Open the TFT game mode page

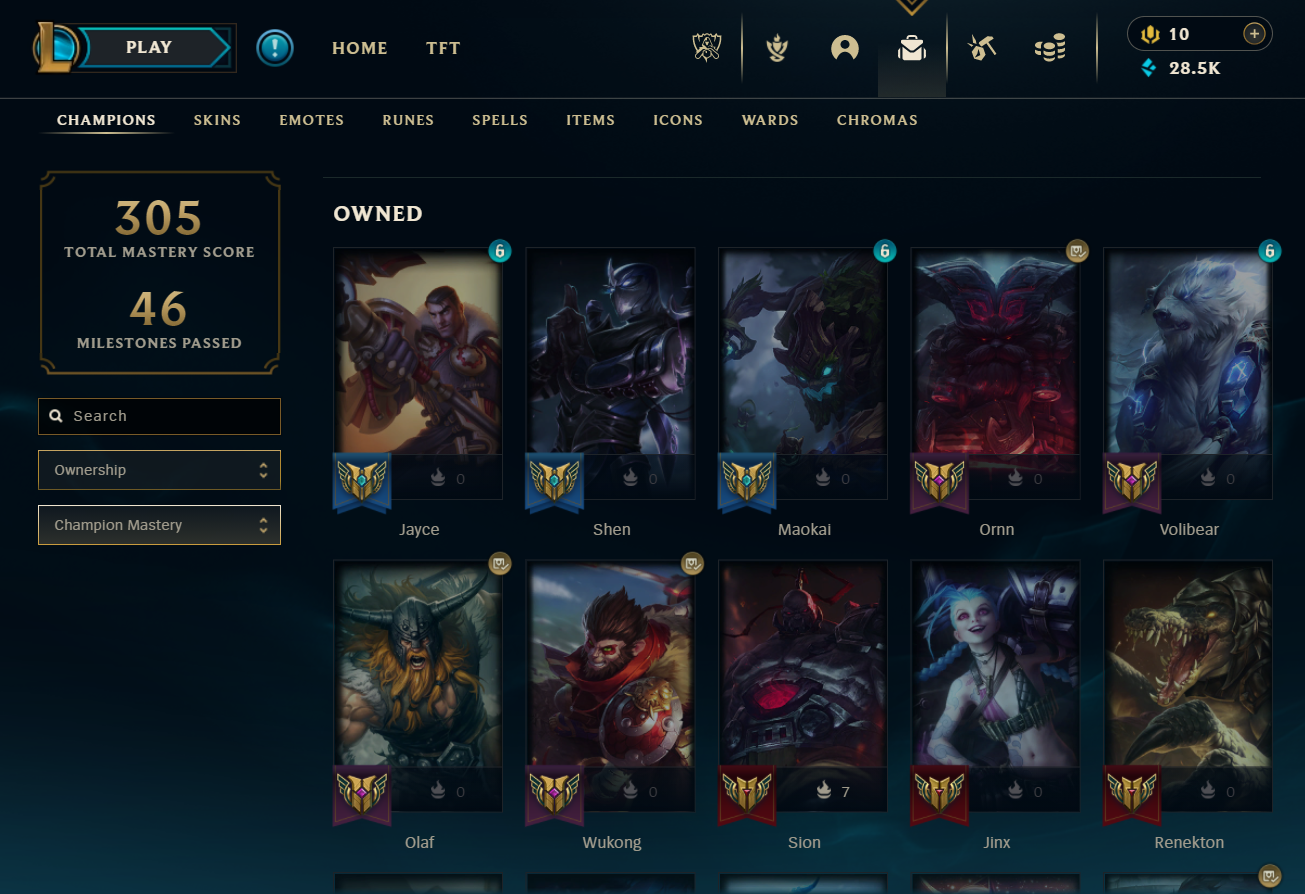[443, 48]
